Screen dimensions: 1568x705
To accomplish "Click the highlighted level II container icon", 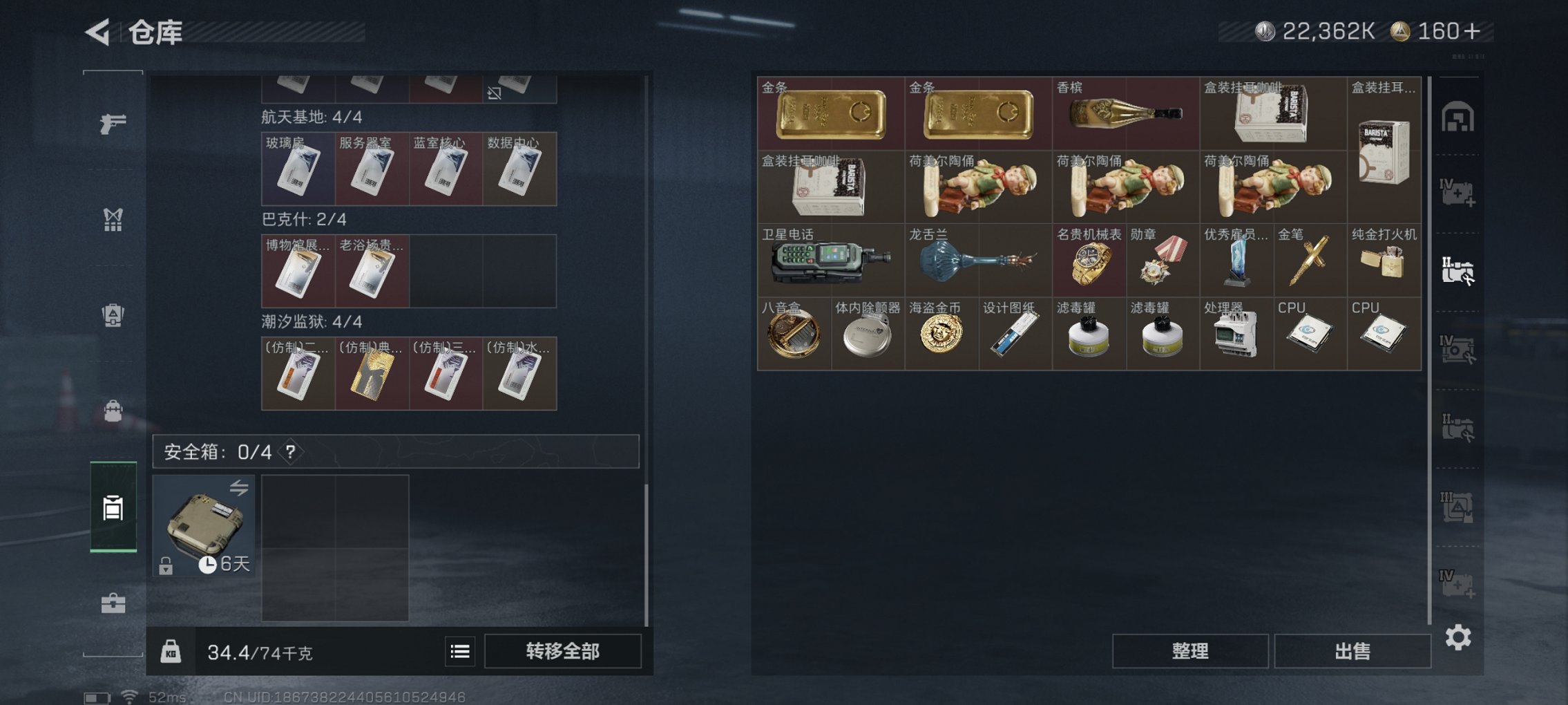I will [x=1460, y=270].
